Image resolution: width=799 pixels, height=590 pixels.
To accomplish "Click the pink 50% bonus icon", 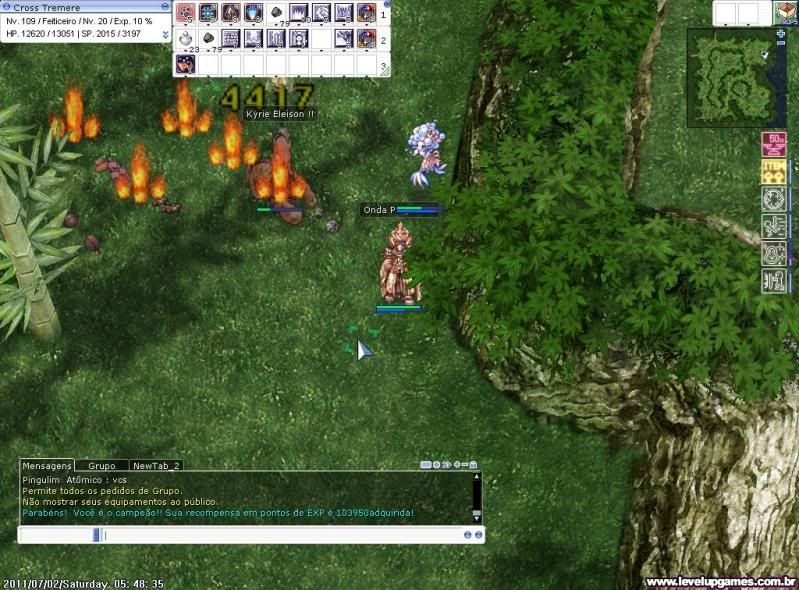I will [773, 144].
